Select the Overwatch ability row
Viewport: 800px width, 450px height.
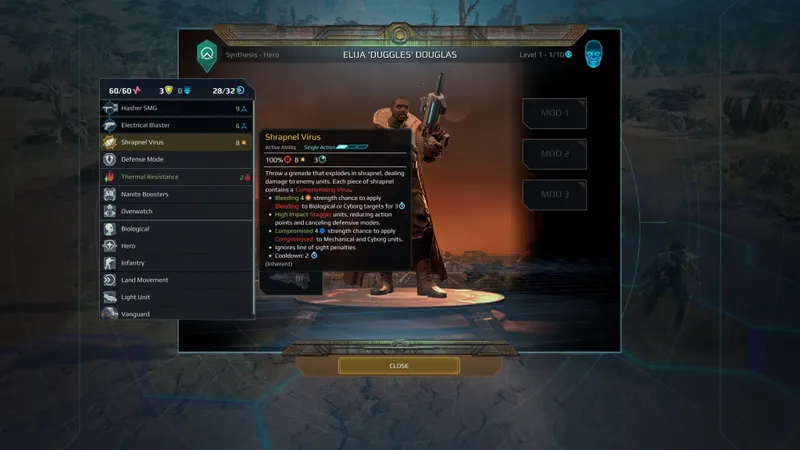175,211
